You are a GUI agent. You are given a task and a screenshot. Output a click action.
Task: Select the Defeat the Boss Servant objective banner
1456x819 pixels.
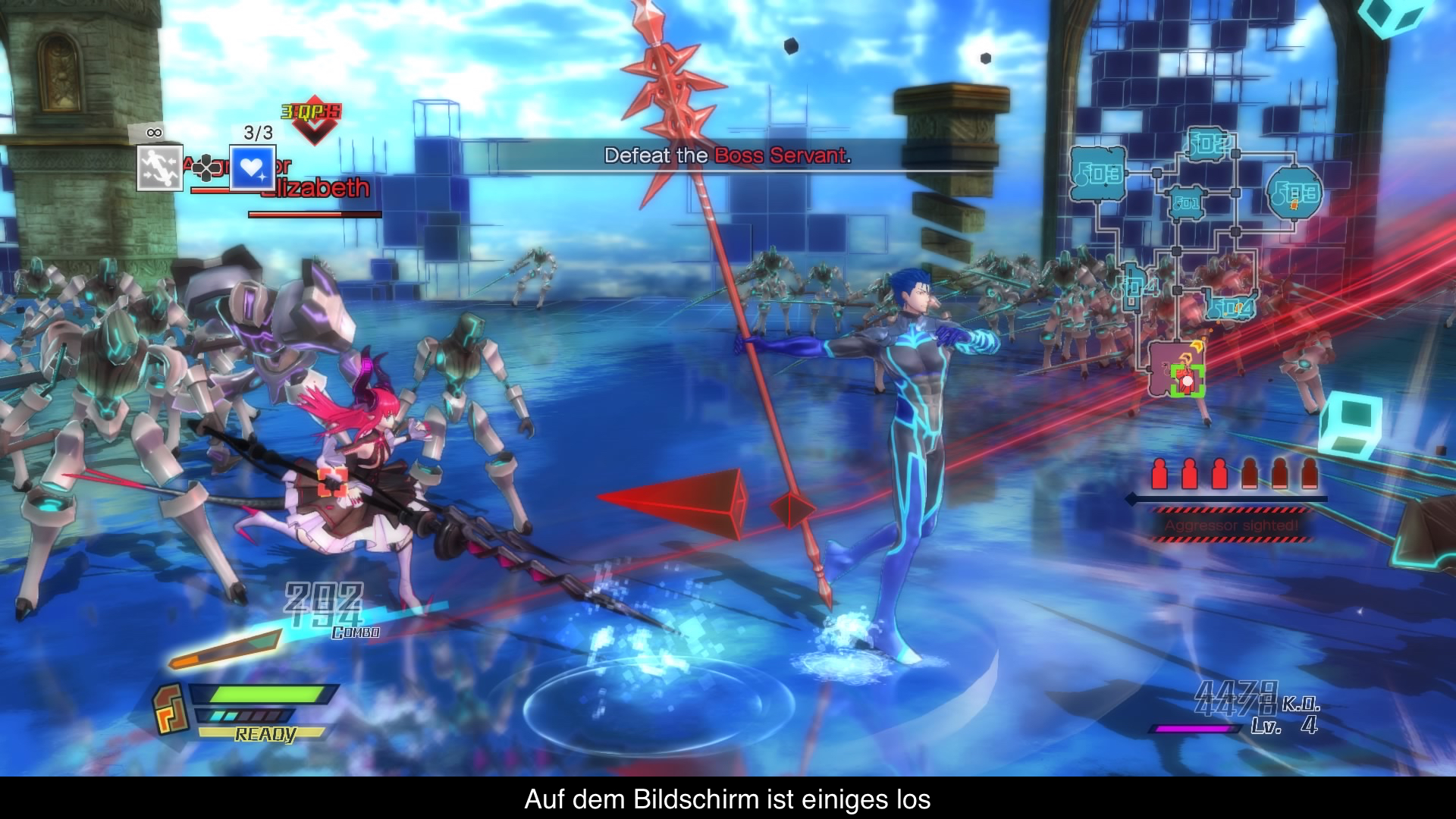click(x=727, y=156)
